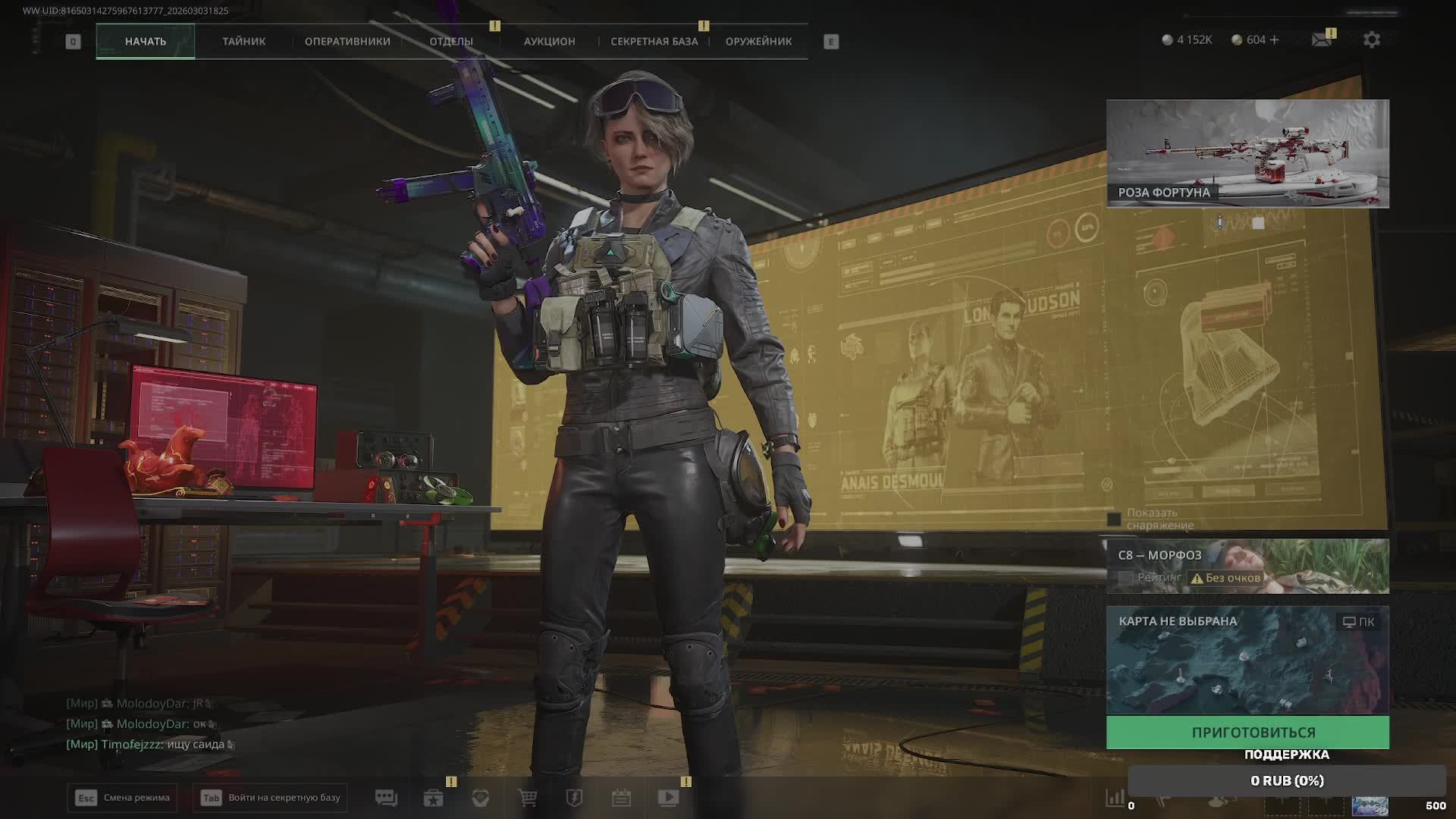Open the shopping cart store icon
This screenshot has height=819, width=1456.
coord(527,798)
